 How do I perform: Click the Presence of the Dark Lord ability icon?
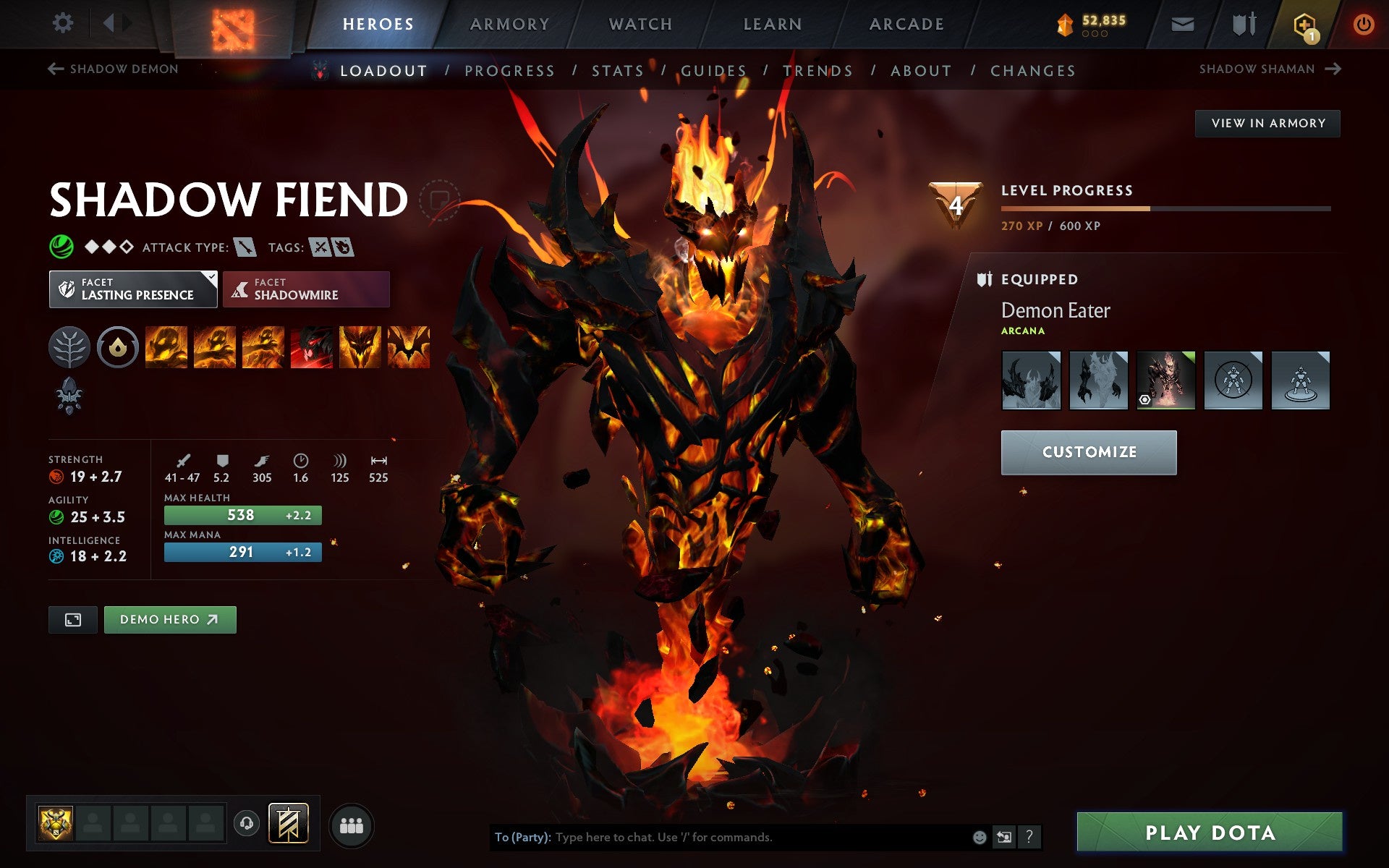click(361, 346)
